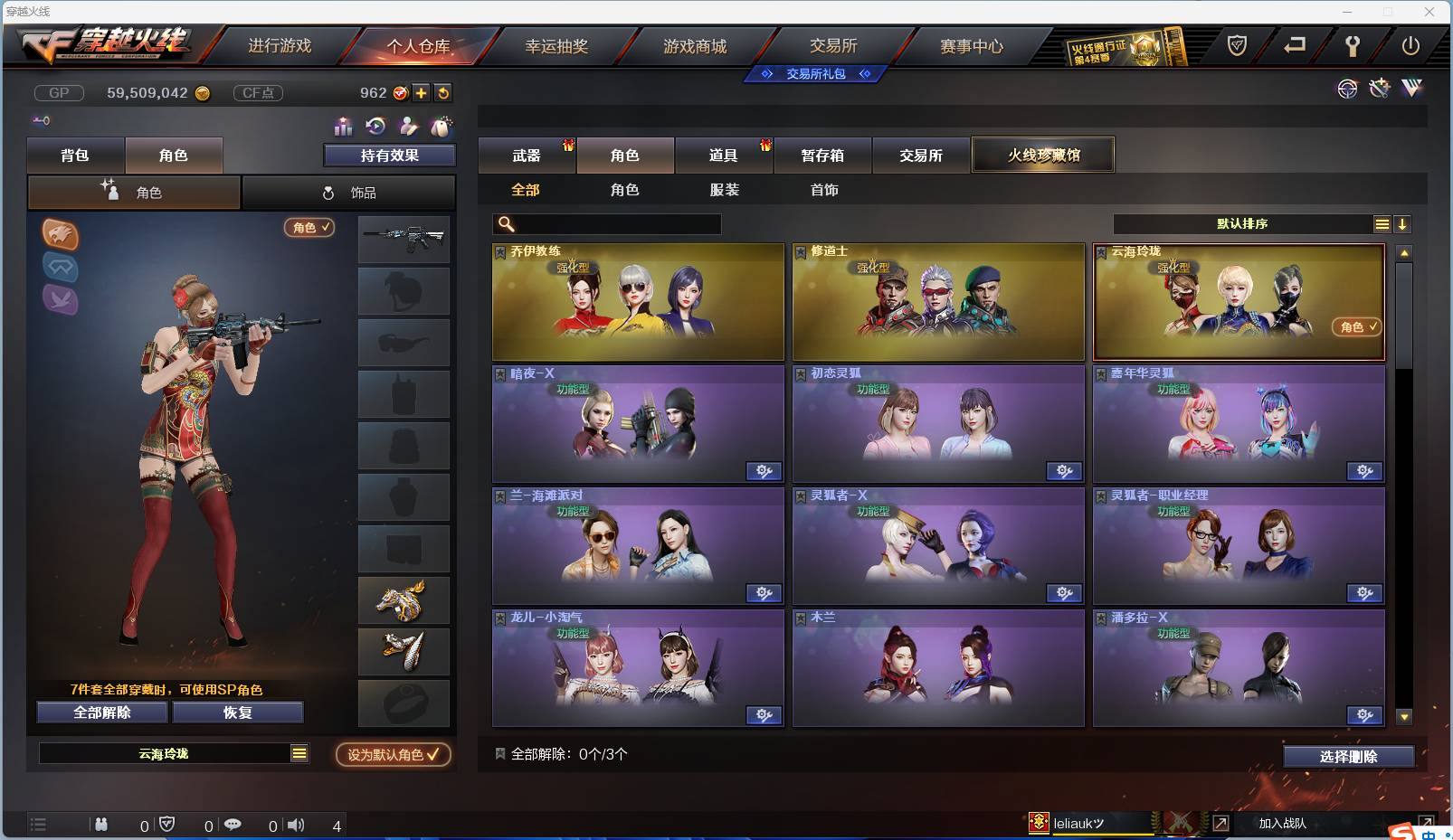Open the stats ranking icon above 持有效果
Image resolution: width=1453 pixels, height=840 pixels.
pos(343,127)
